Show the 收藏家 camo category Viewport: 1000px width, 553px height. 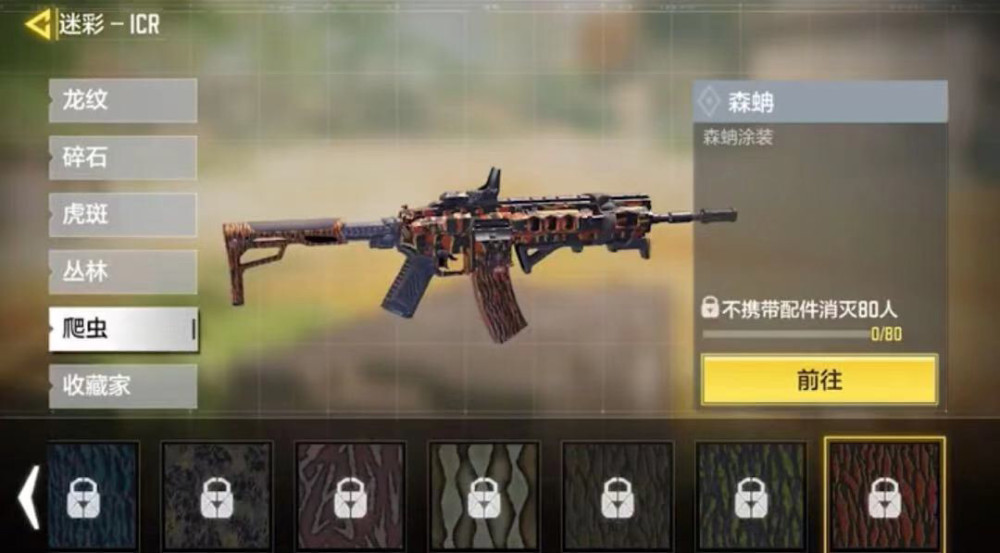[x=122, y=385]
